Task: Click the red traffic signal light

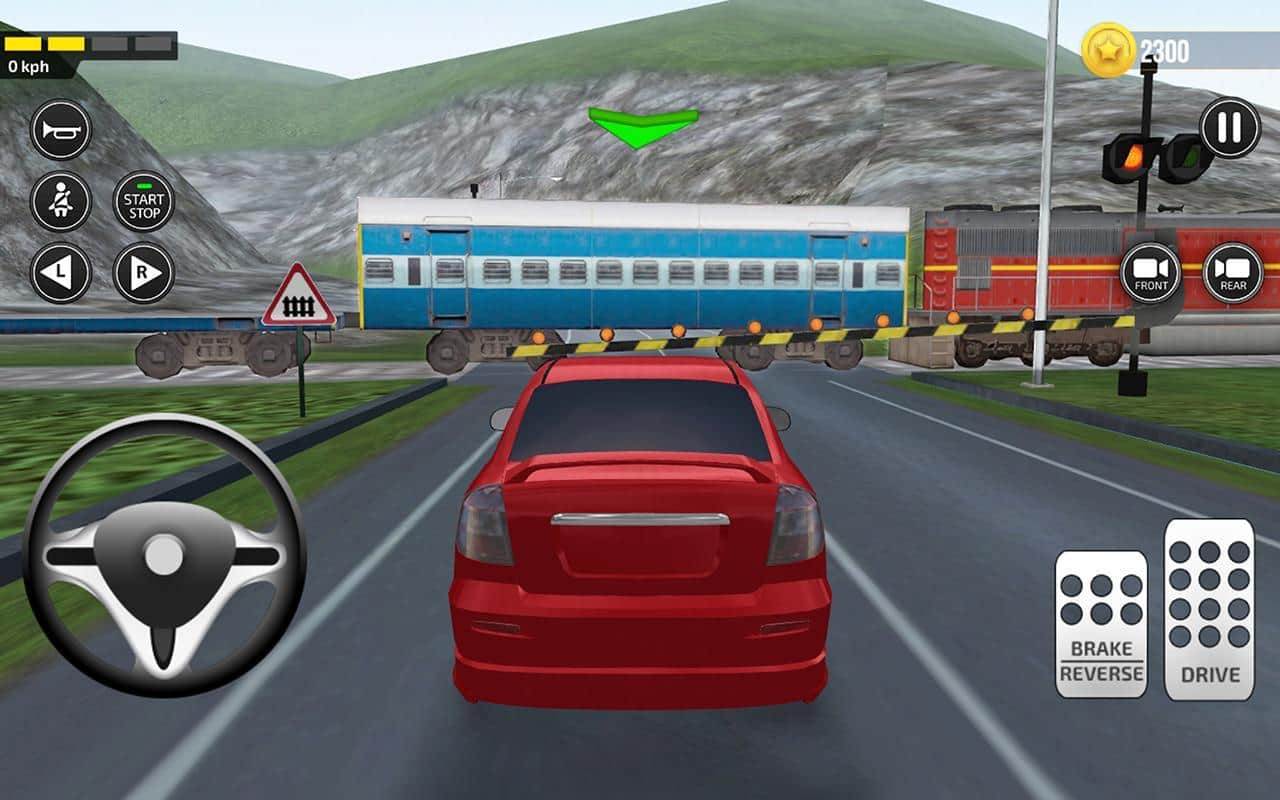Action: point(1135,155)
